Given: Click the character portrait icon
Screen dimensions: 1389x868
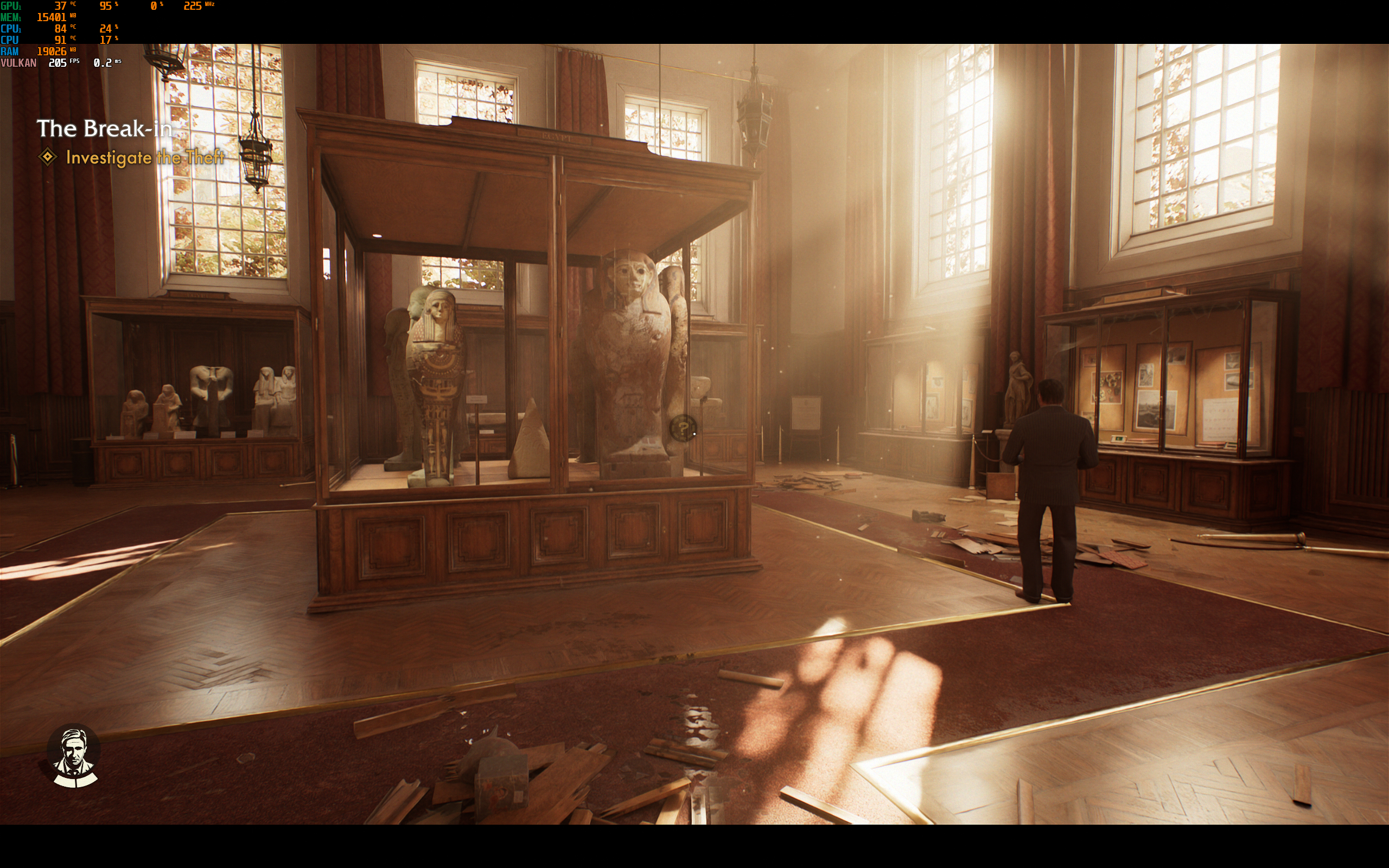Looking at the screenshot, I should pyautogui.click(x=74, y=757).
